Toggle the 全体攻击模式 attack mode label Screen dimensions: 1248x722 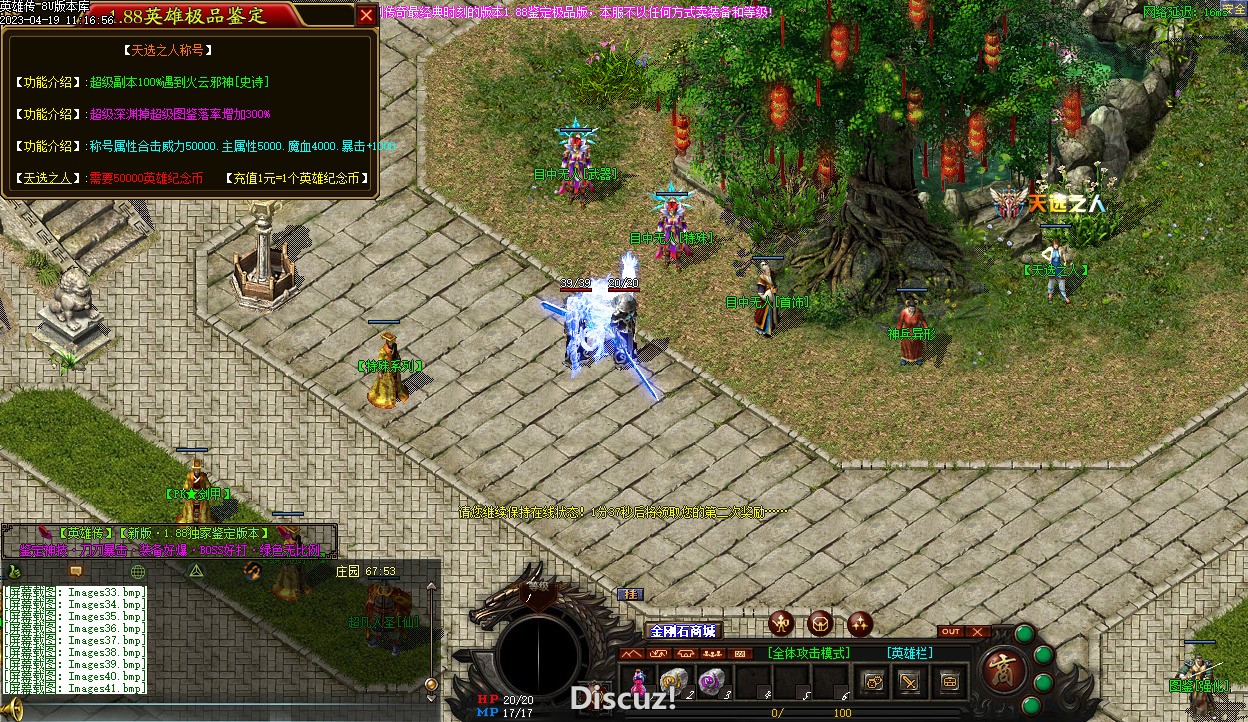(809, 653)
